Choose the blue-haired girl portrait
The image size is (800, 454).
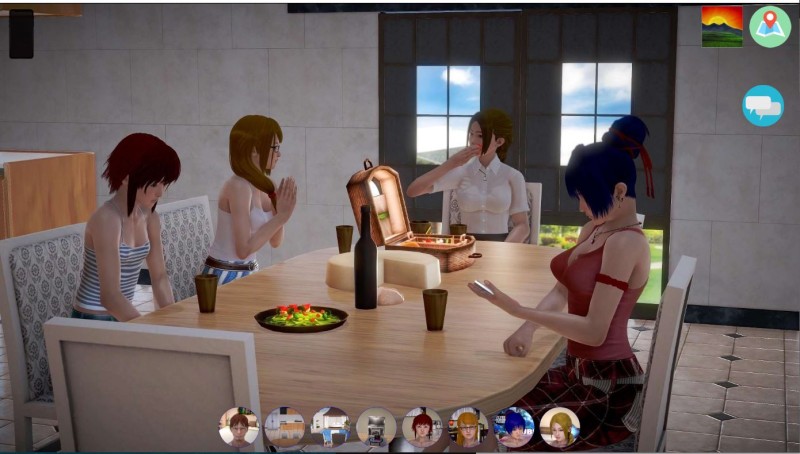(x=514, y=427)
